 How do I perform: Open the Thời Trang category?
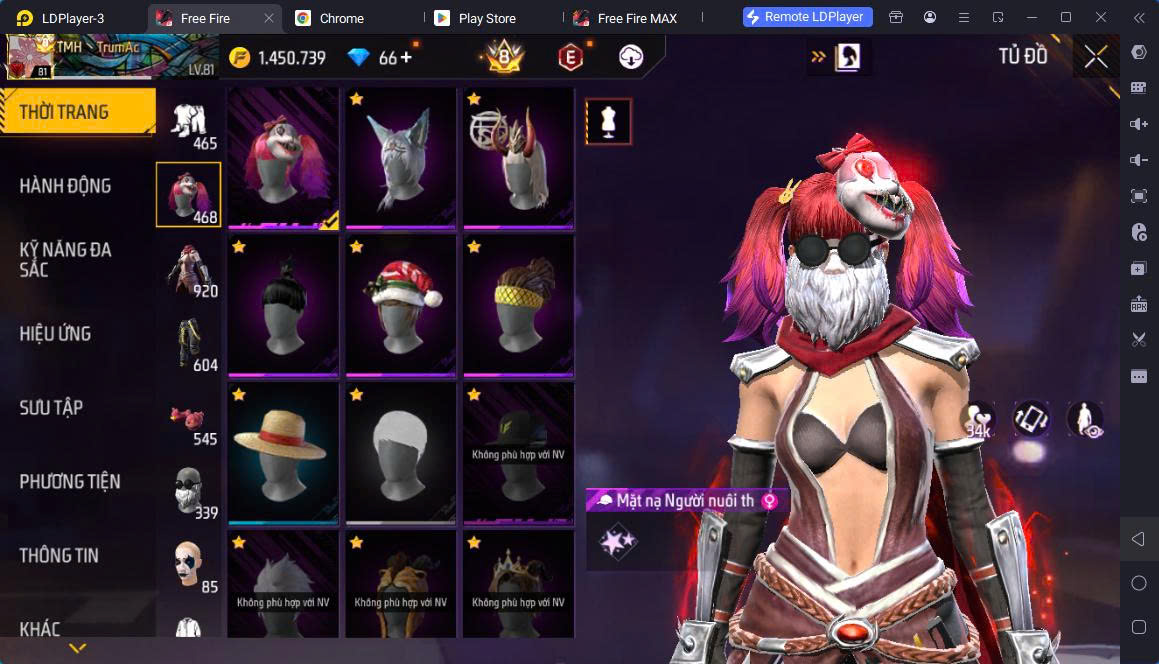point(76,112)
